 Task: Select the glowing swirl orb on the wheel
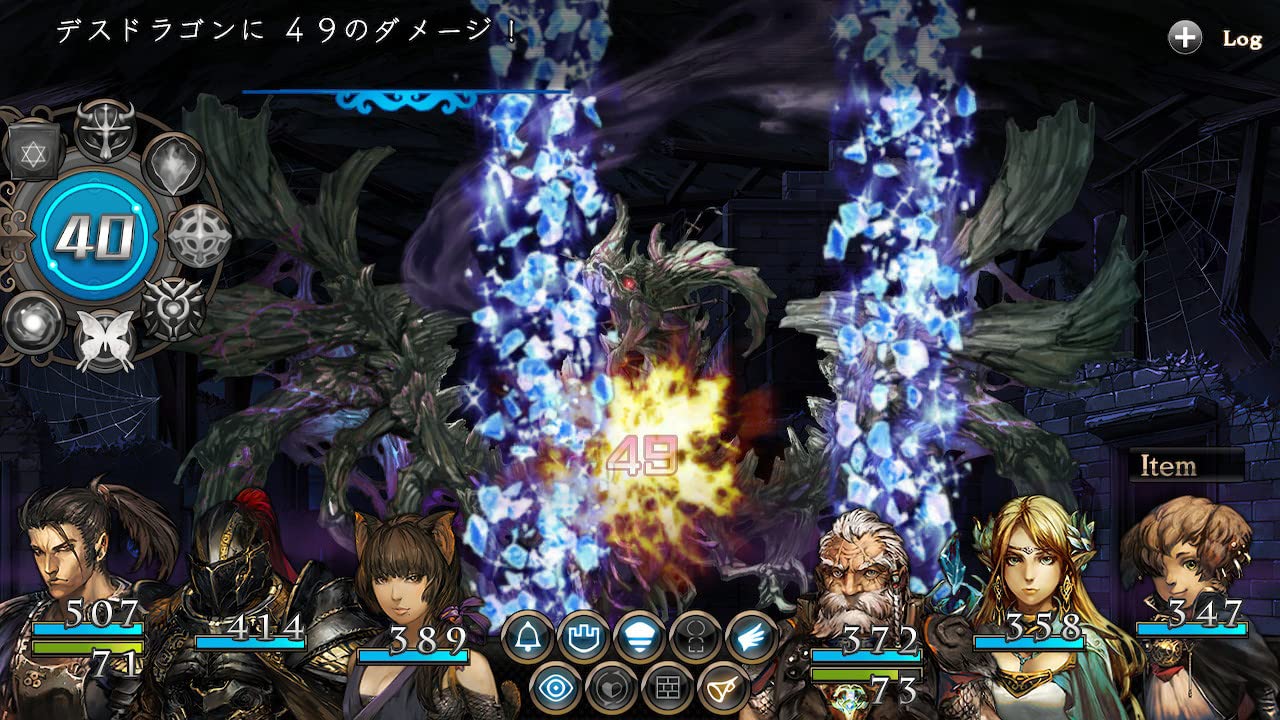tap(33, 322)
